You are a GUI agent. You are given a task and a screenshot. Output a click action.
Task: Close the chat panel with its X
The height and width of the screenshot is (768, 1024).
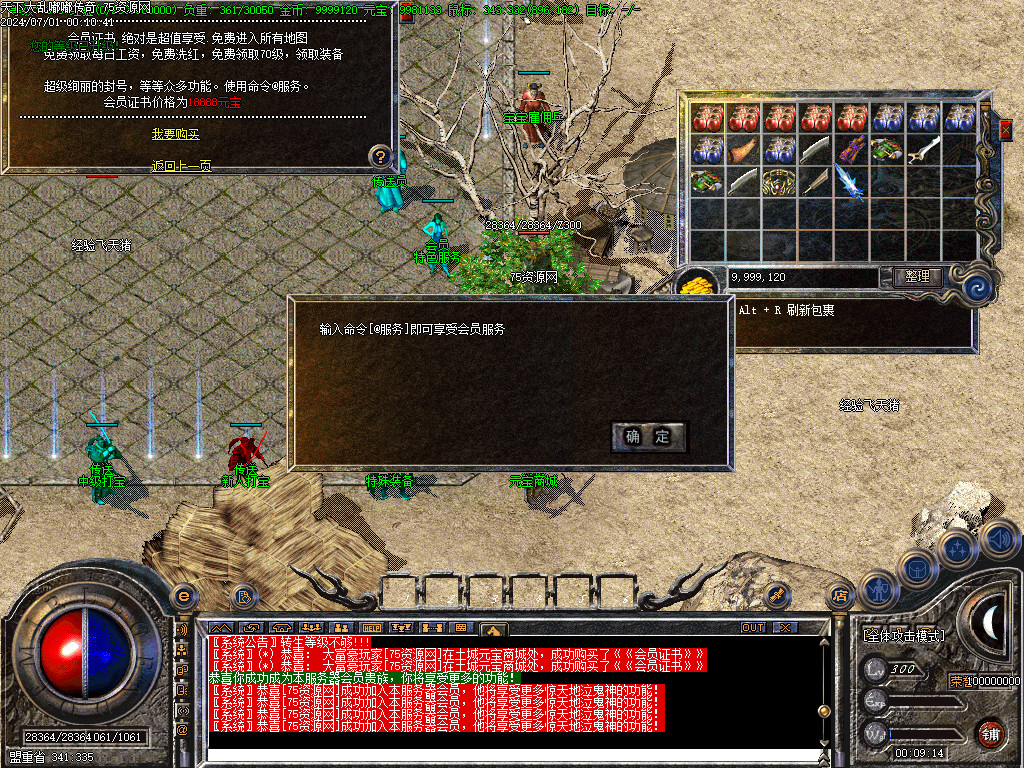[x=785, y=628]
